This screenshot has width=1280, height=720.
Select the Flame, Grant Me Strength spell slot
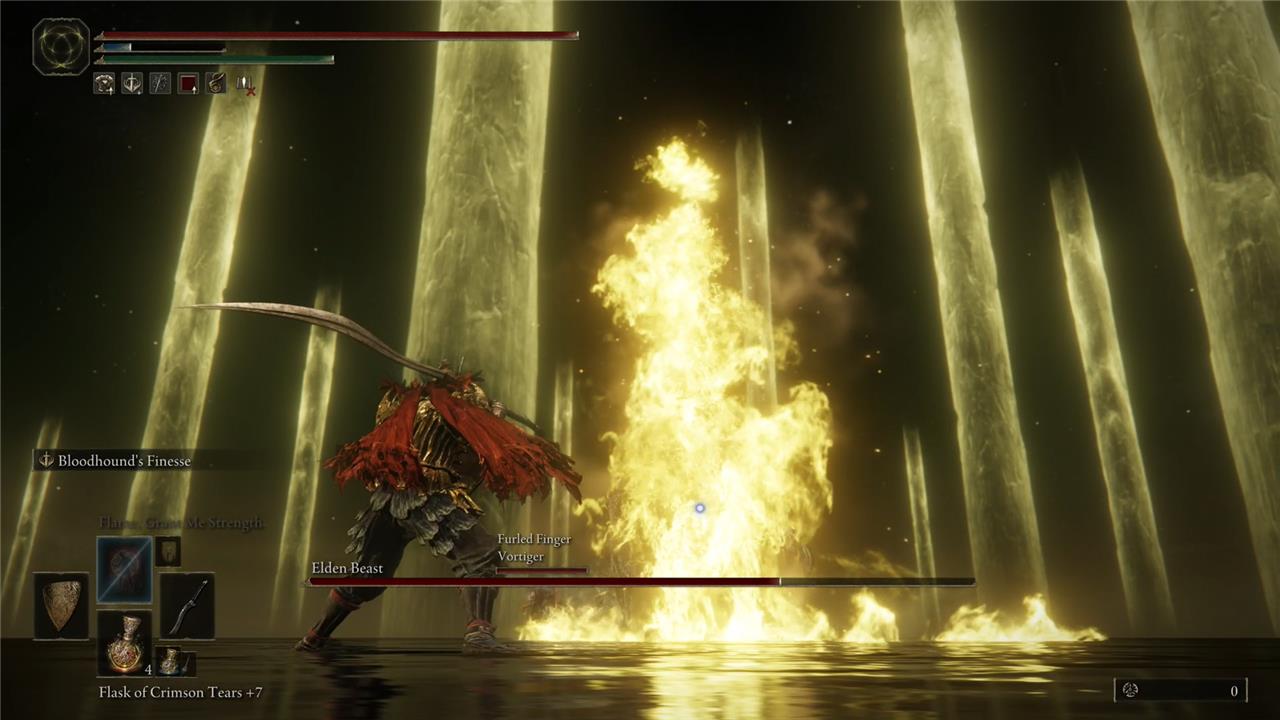tap(125, 570)
